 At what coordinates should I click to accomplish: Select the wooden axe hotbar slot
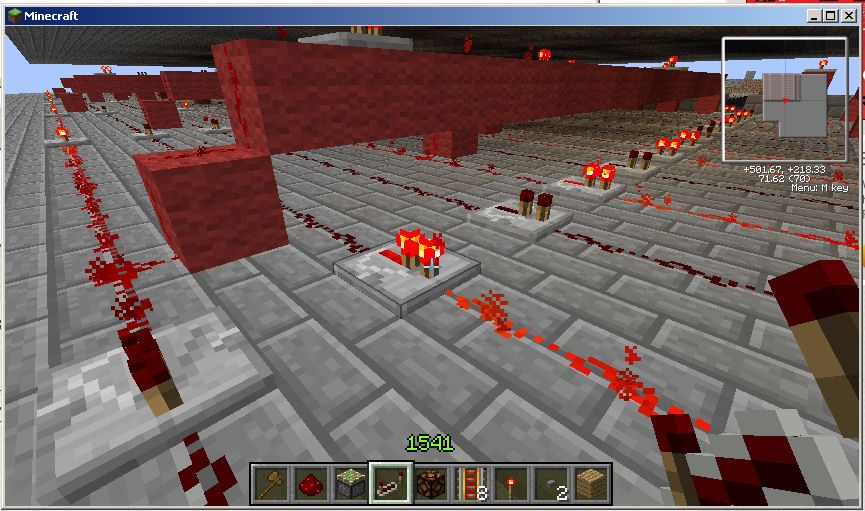click(269, 484)
